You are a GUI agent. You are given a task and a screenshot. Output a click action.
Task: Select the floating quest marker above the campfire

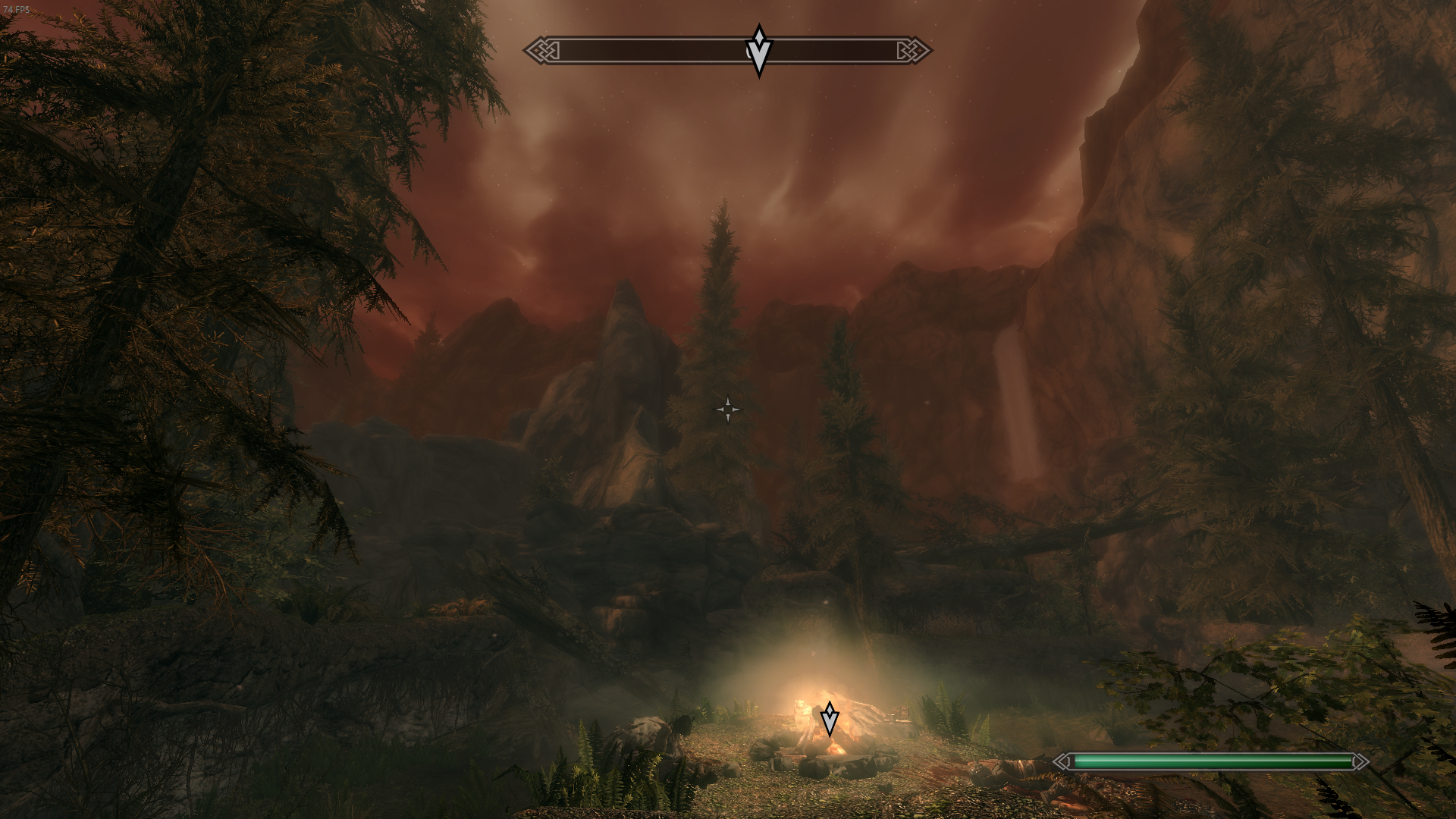click(x=830, y=718)
